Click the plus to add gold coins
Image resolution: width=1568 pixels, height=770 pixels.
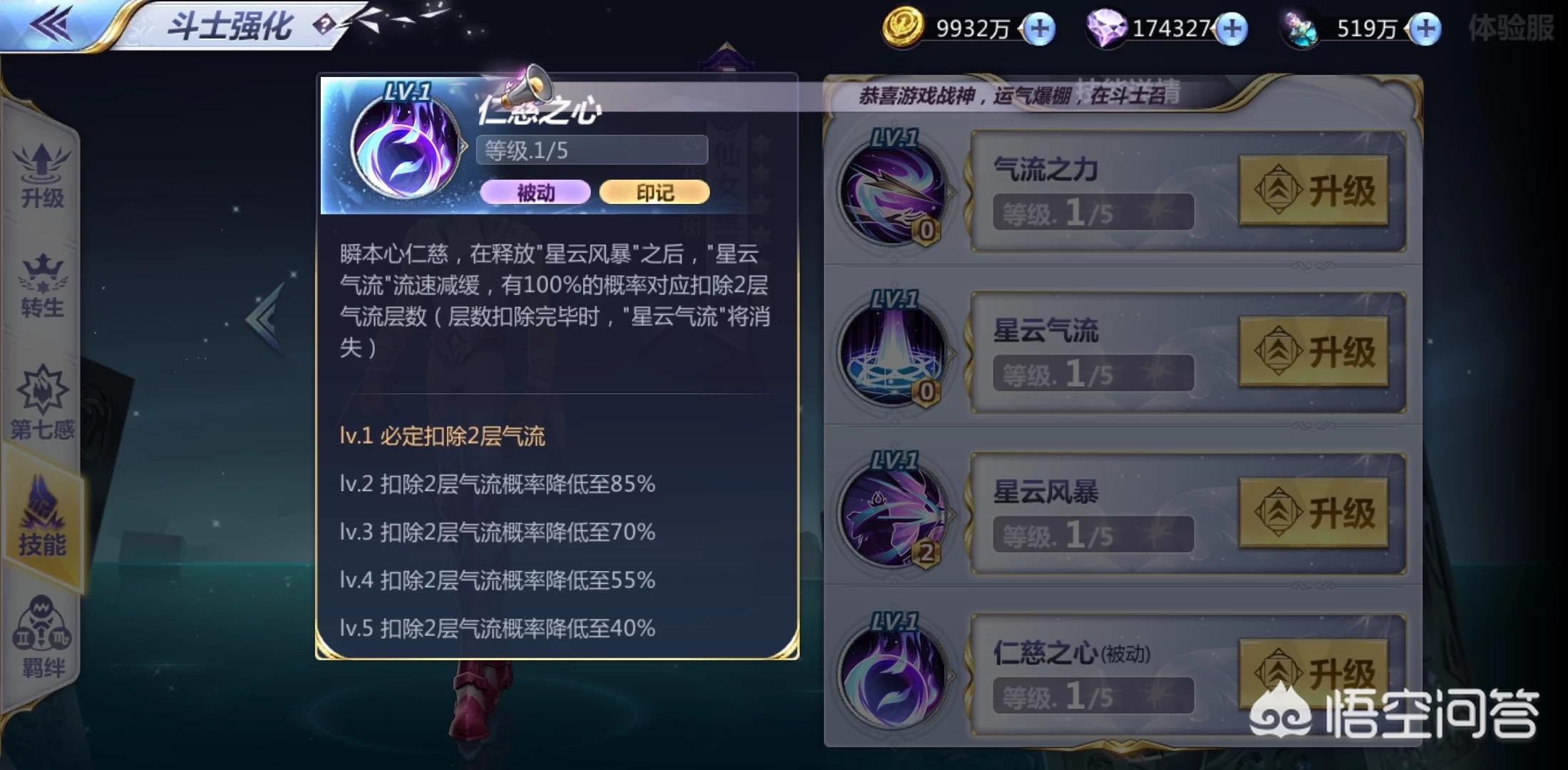pos(1038,29)
